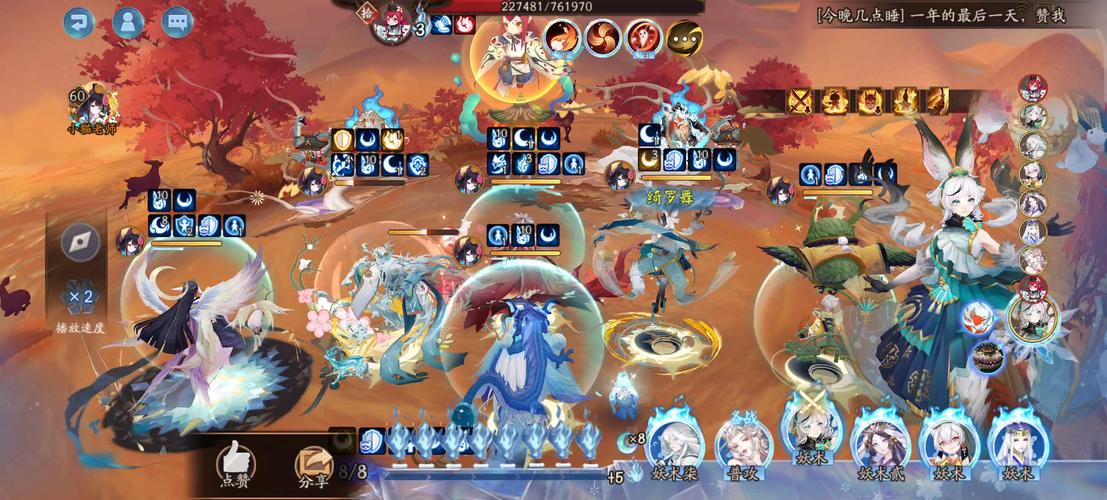Tap the back arrow button
The height and width of the screenshot is (500, 1107).
point(78,21)
